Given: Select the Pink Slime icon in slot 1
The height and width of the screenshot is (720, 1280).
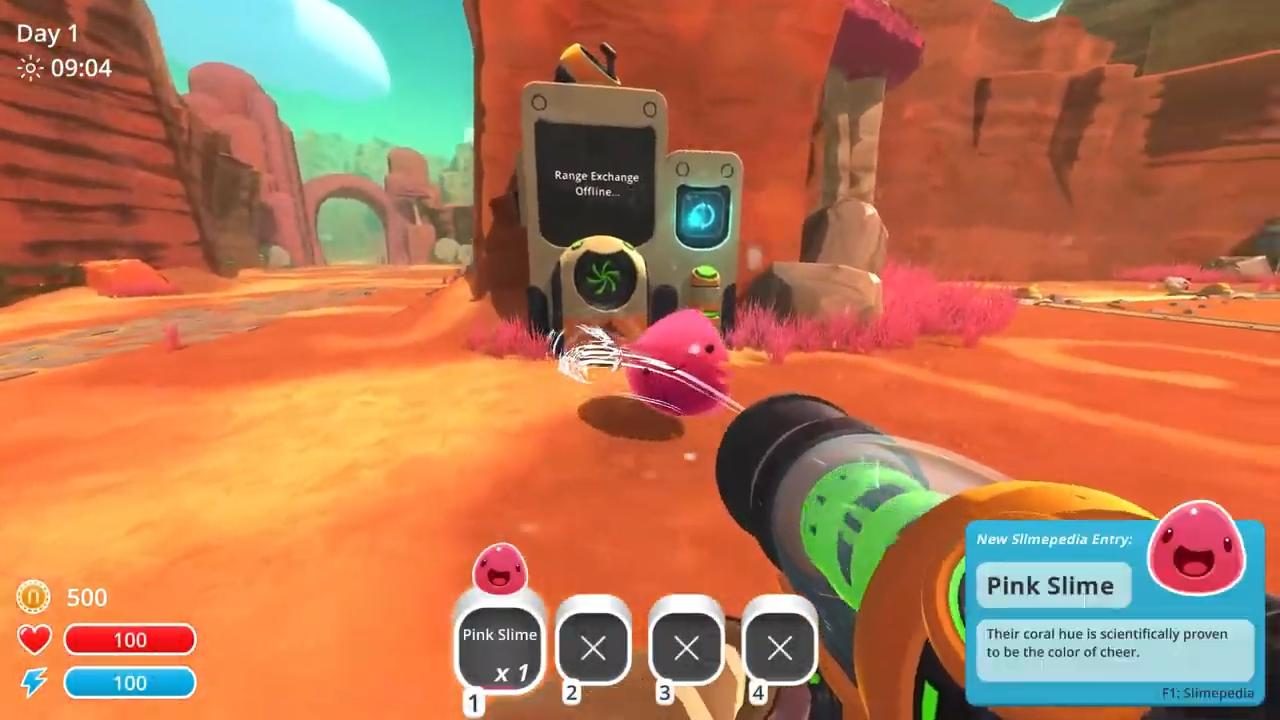Looking at the screenshot, I should pos(500,570).
